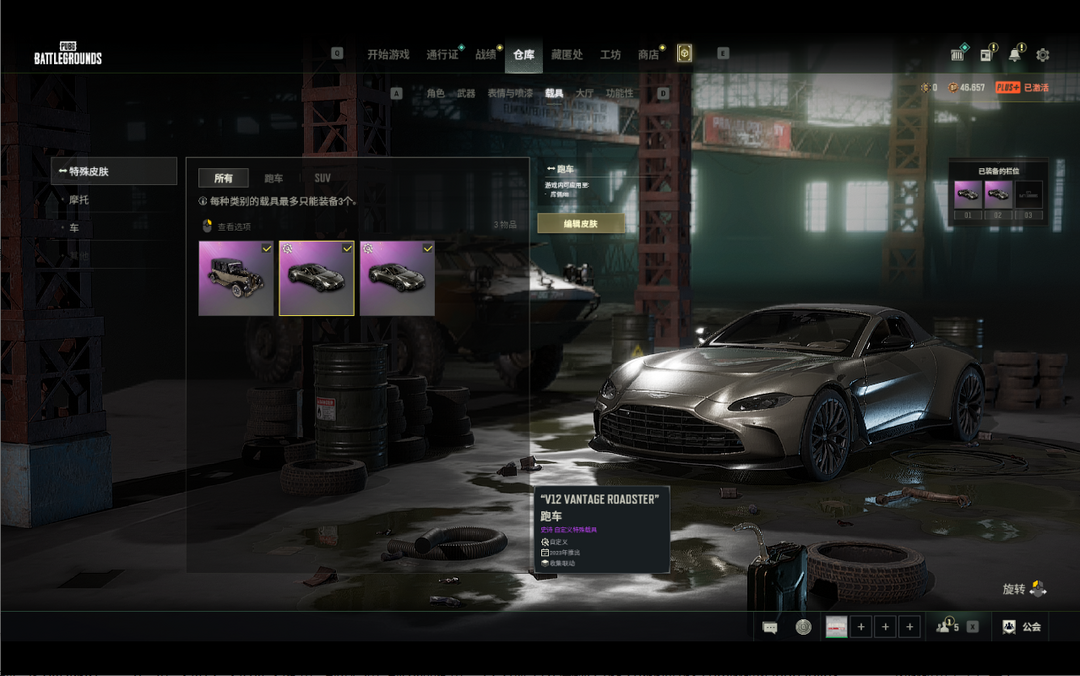
Task: Open the 工坊 workshop tab
Action: tap(611, 55)
